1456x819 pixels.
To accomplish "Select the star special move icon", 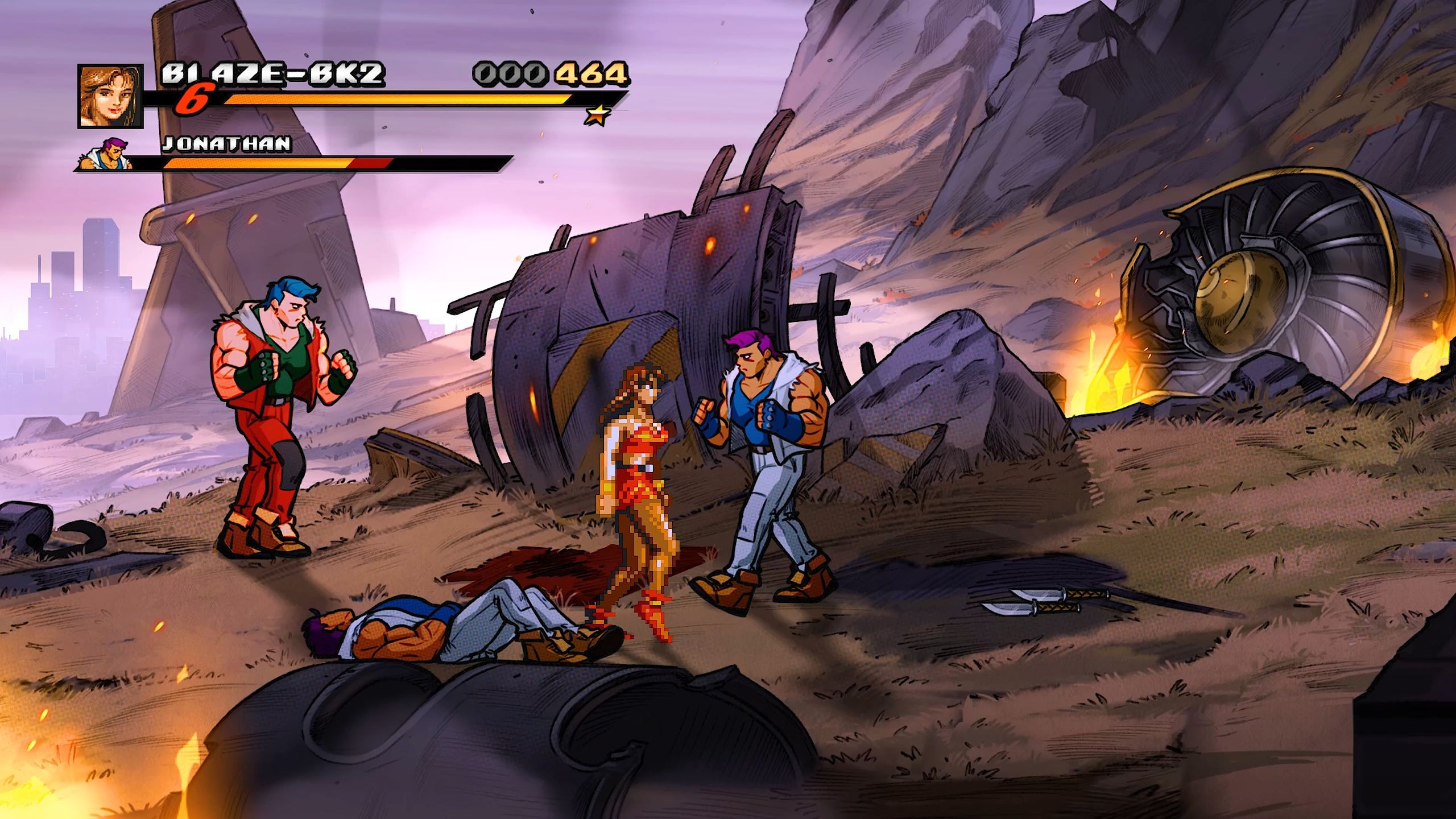I will [598, 115].
